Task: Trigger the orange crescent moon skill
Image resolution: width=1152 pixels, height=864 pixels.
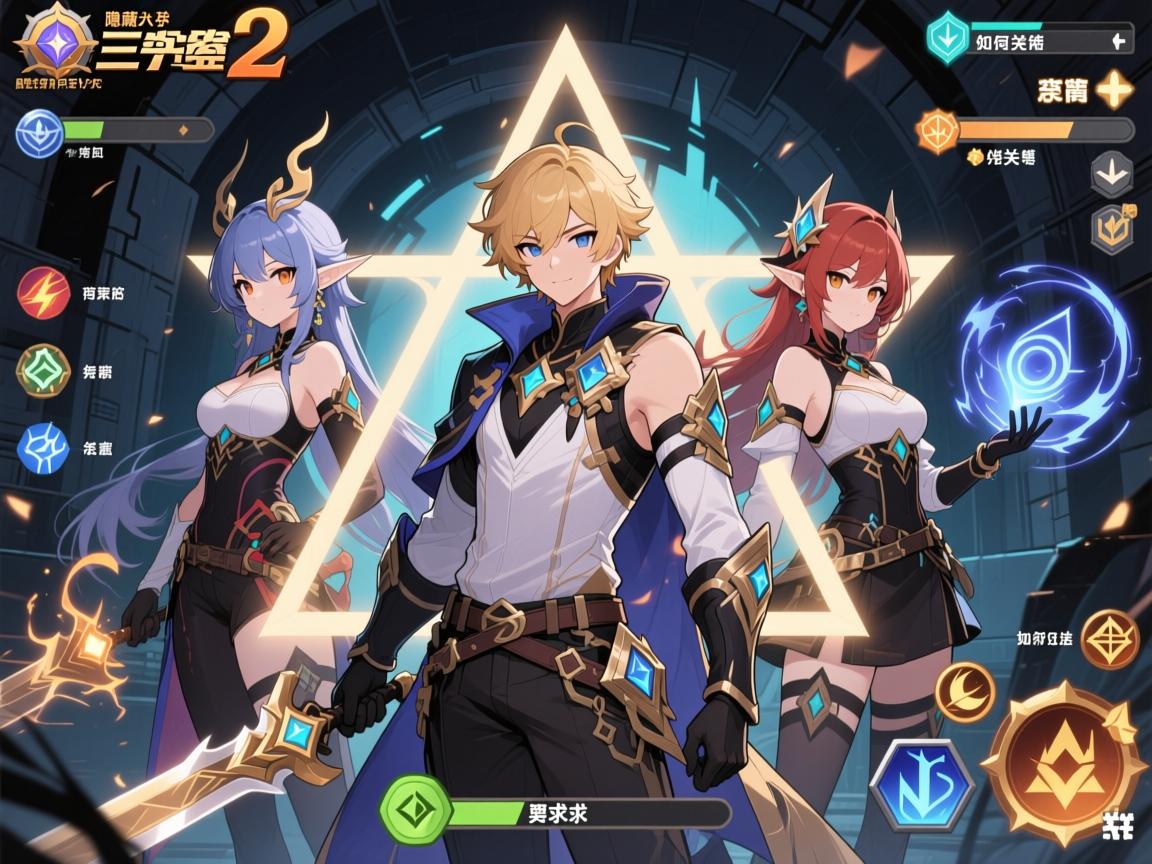Action: click(x=965, y=691)
